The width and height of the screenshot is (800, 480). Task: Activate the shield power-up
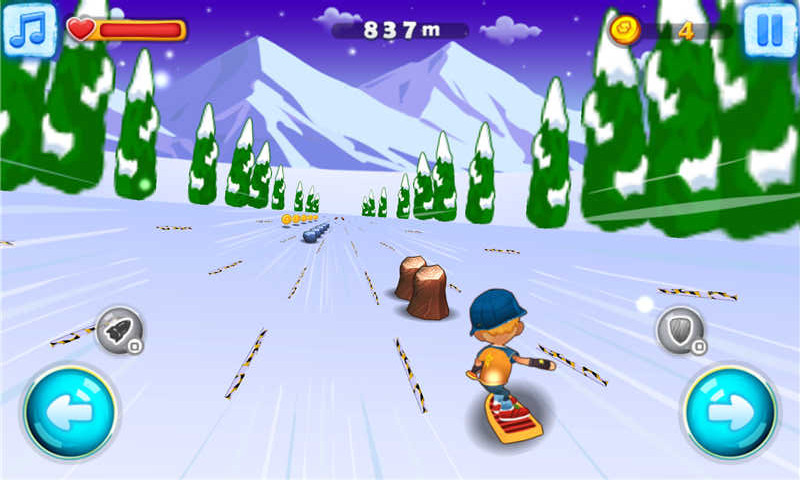(x=680, y=331)
